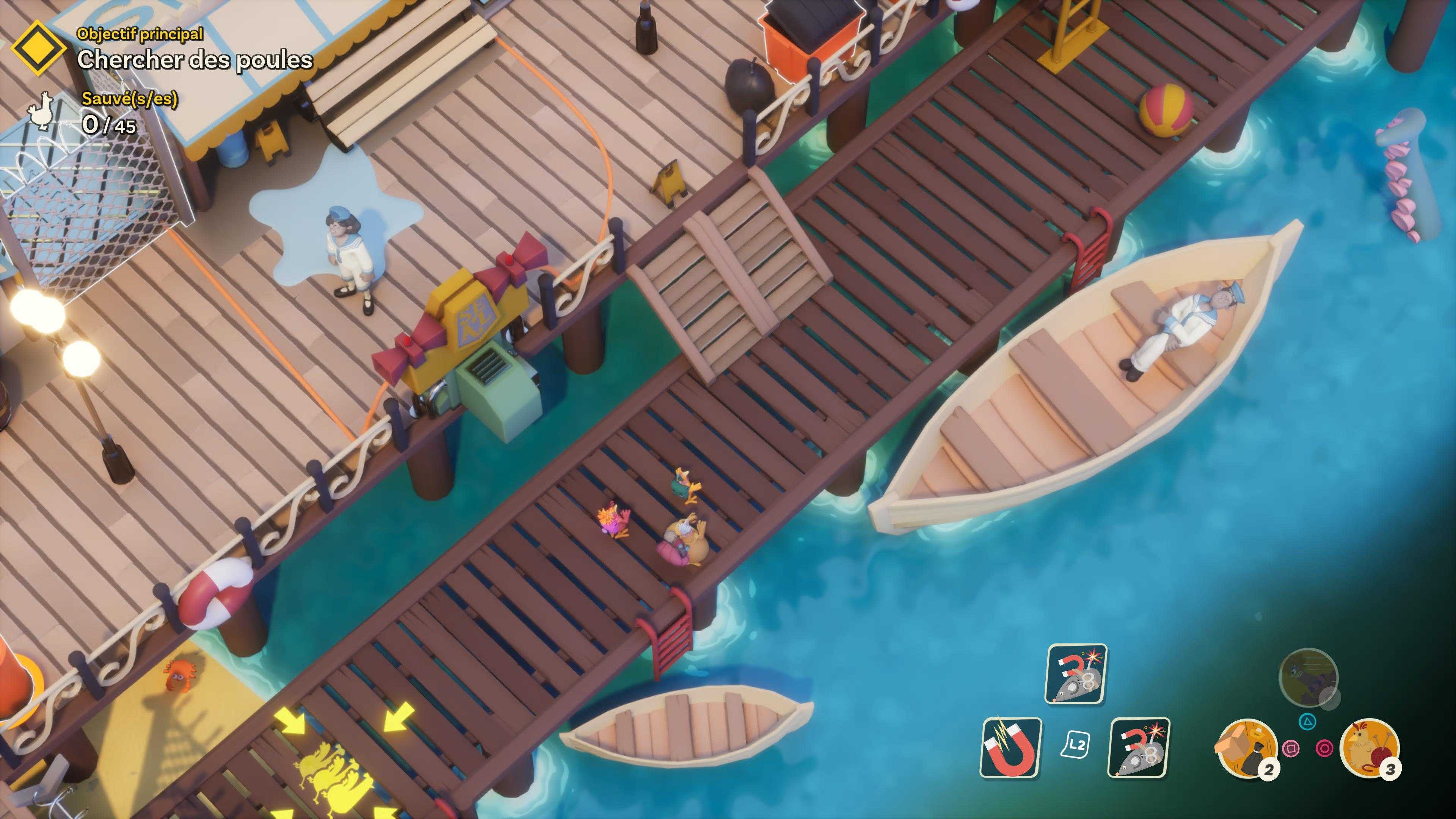Click the yellow diamond objective marker
The height and width of the screenshot is (819, 1456).
(38, 49)
